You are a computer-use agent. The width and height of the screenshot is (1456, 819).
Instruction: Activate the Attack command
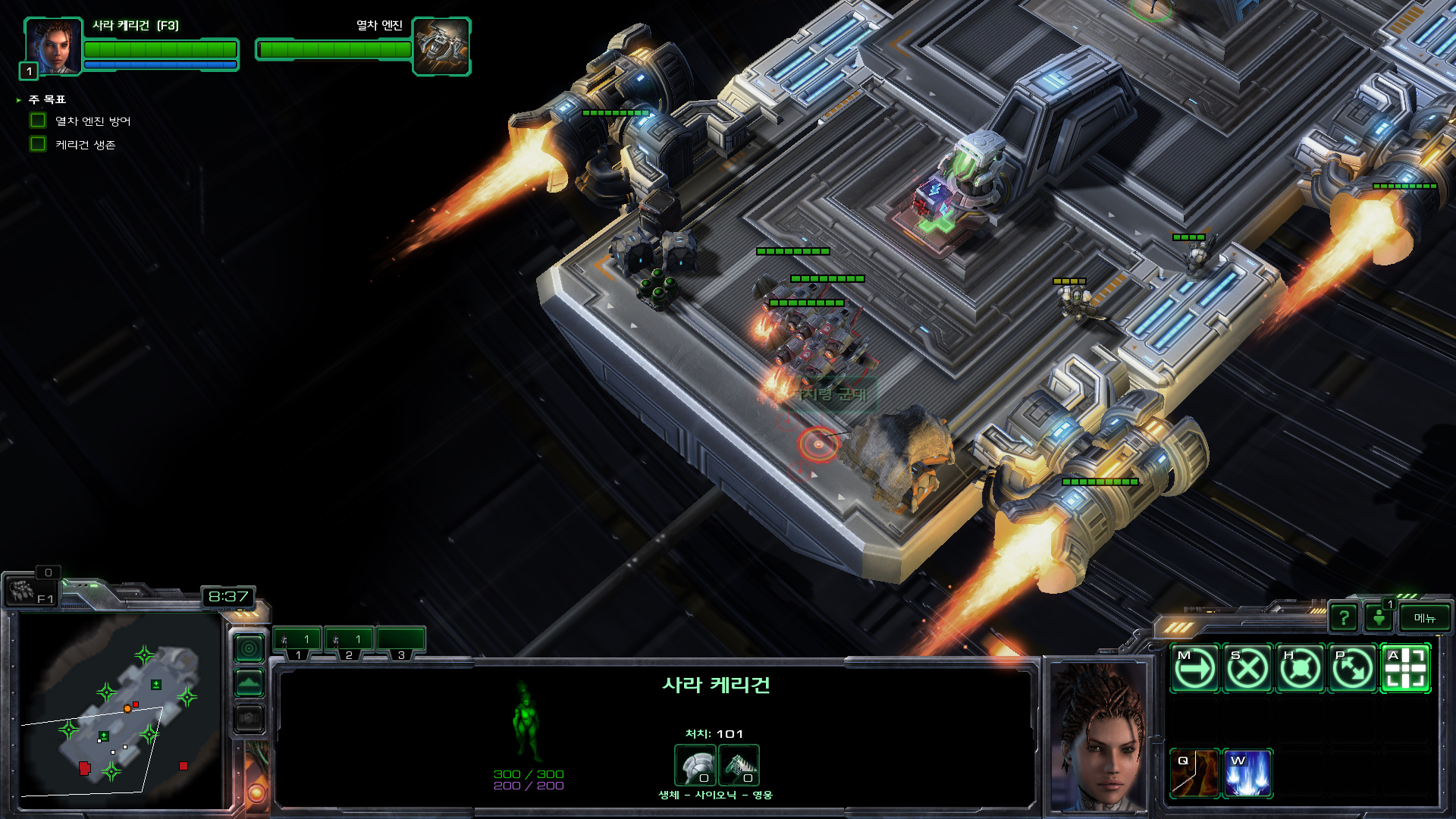click(1405, 669)
